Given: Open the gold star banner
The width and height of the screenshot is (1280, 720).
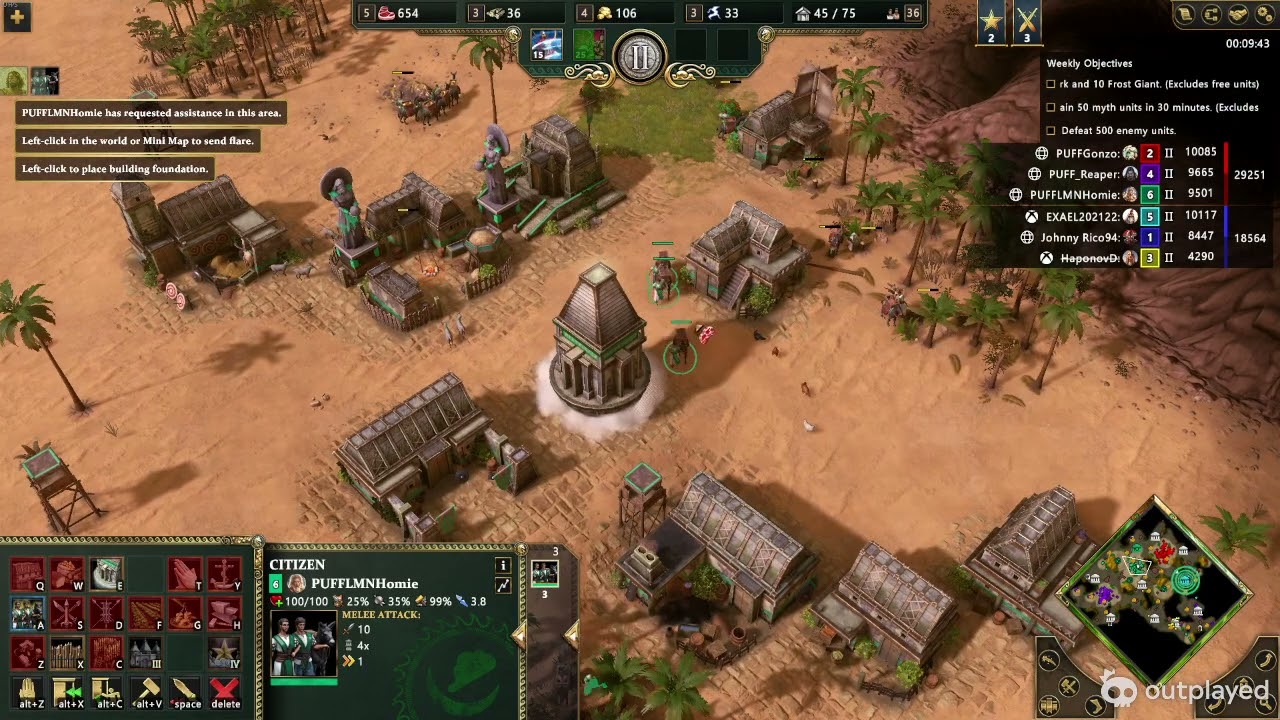Looking at the screenshot, I should pyautogui.click(x=991, y=22).
